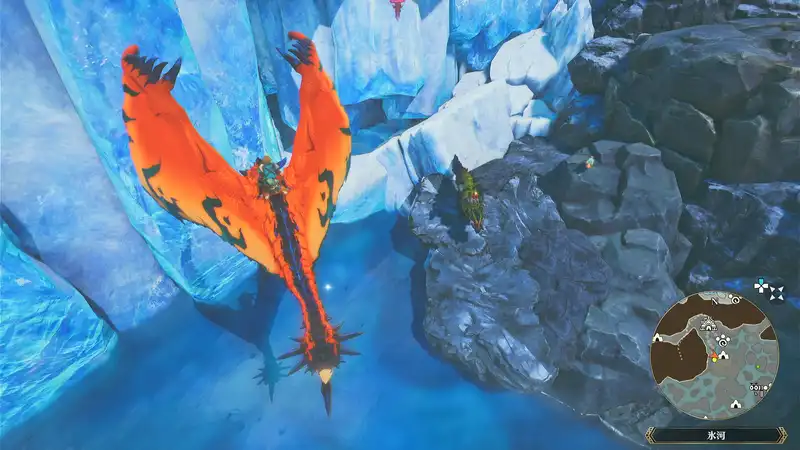Click the 氷河 location name banner
Screen dimensions: 800x450
(x=713, y=436)
